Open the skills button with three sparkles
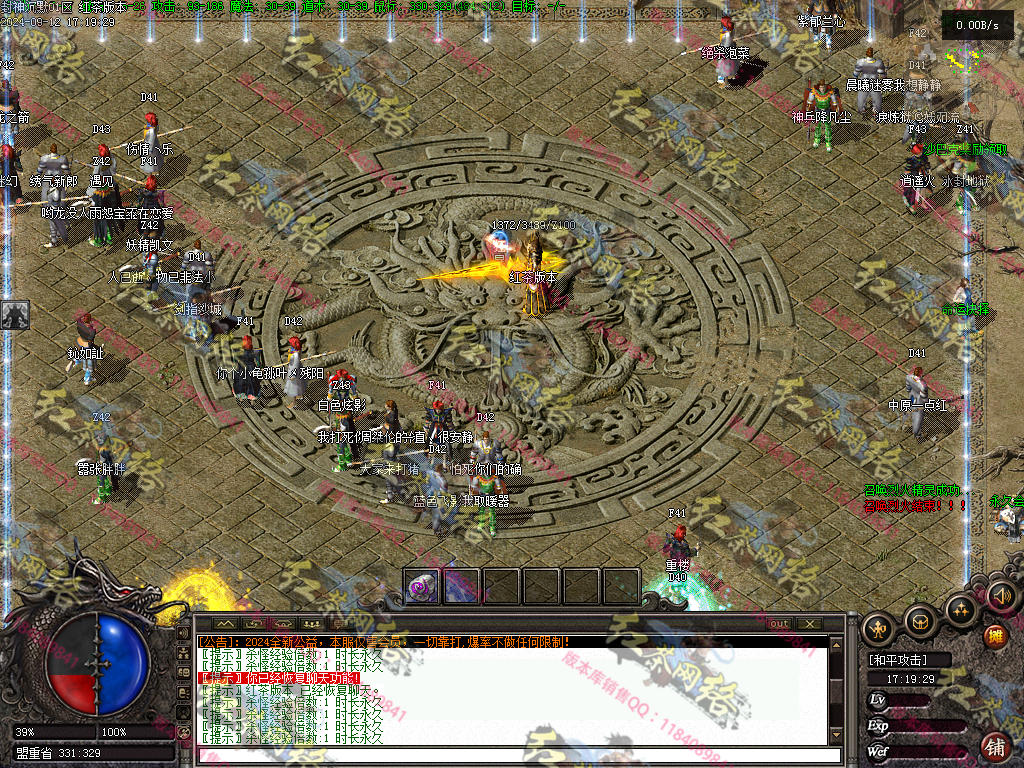Viewport: 1024px width, 768px height. click(961, 608)
